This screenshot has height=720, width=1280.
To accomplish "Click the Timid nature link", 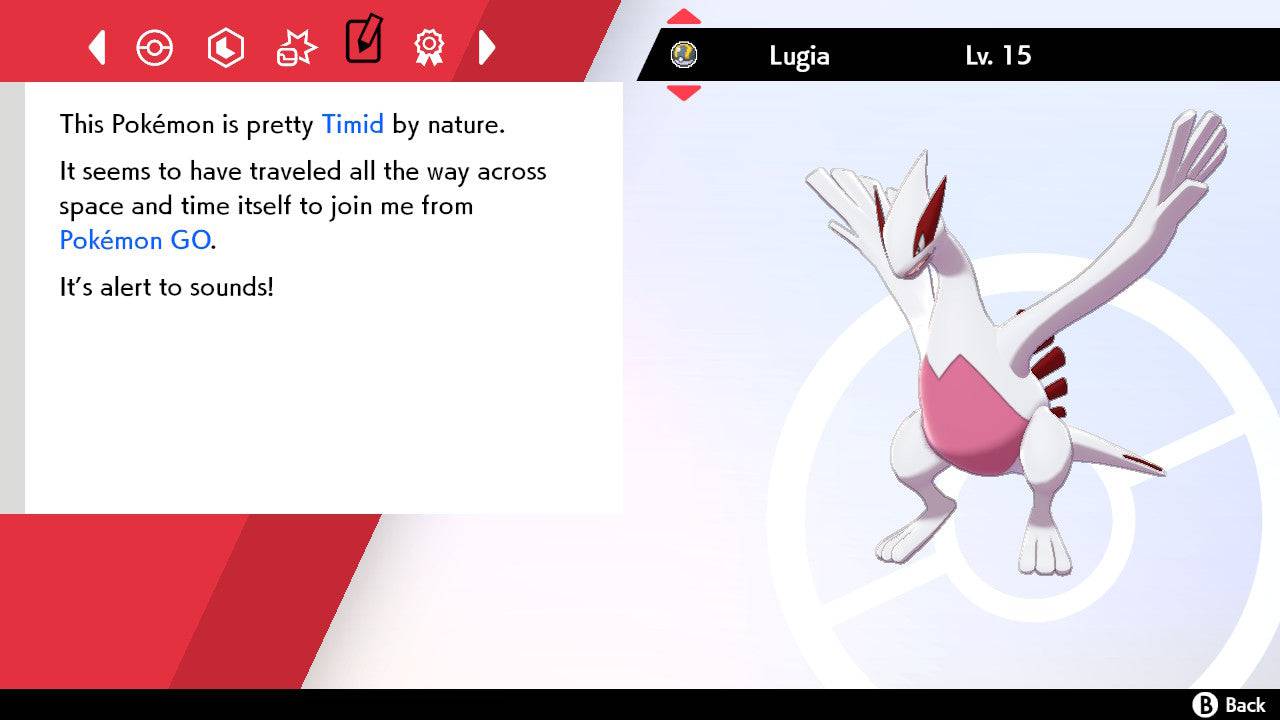I will [351, 124].
